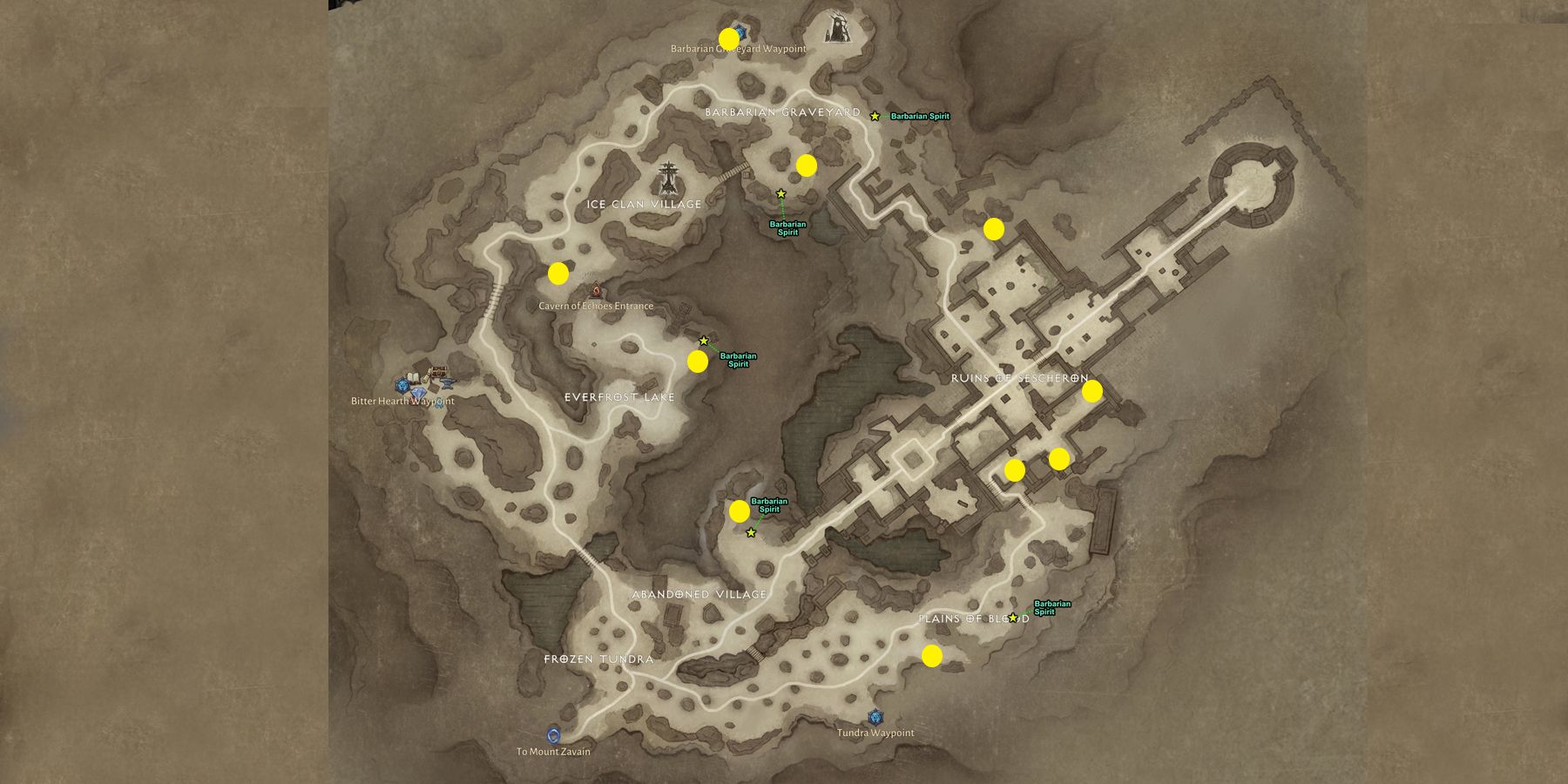The image size is (1568, 784).
Task: Click the yellow dot beside Everfrost Lake
Action: (696, 363)
